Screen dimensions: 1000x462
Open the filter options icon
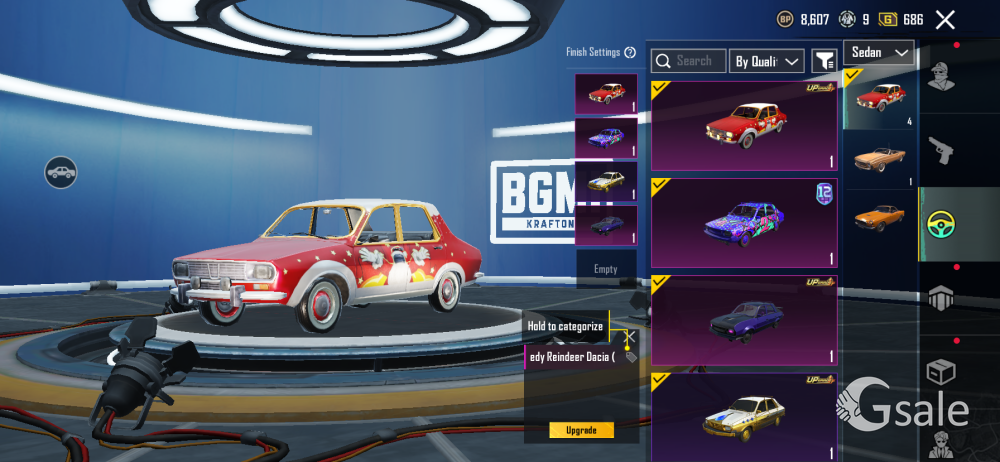pyautogui.click(x=824, y=61)
